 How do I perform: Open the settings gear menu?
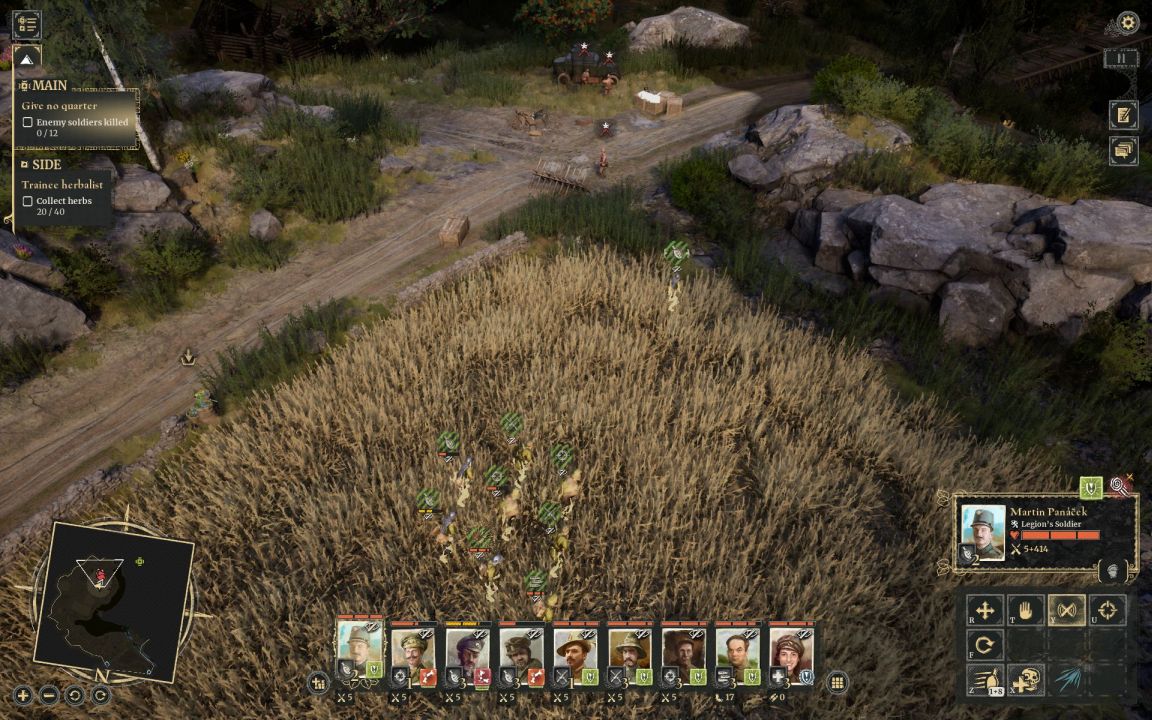[1128, 22]
